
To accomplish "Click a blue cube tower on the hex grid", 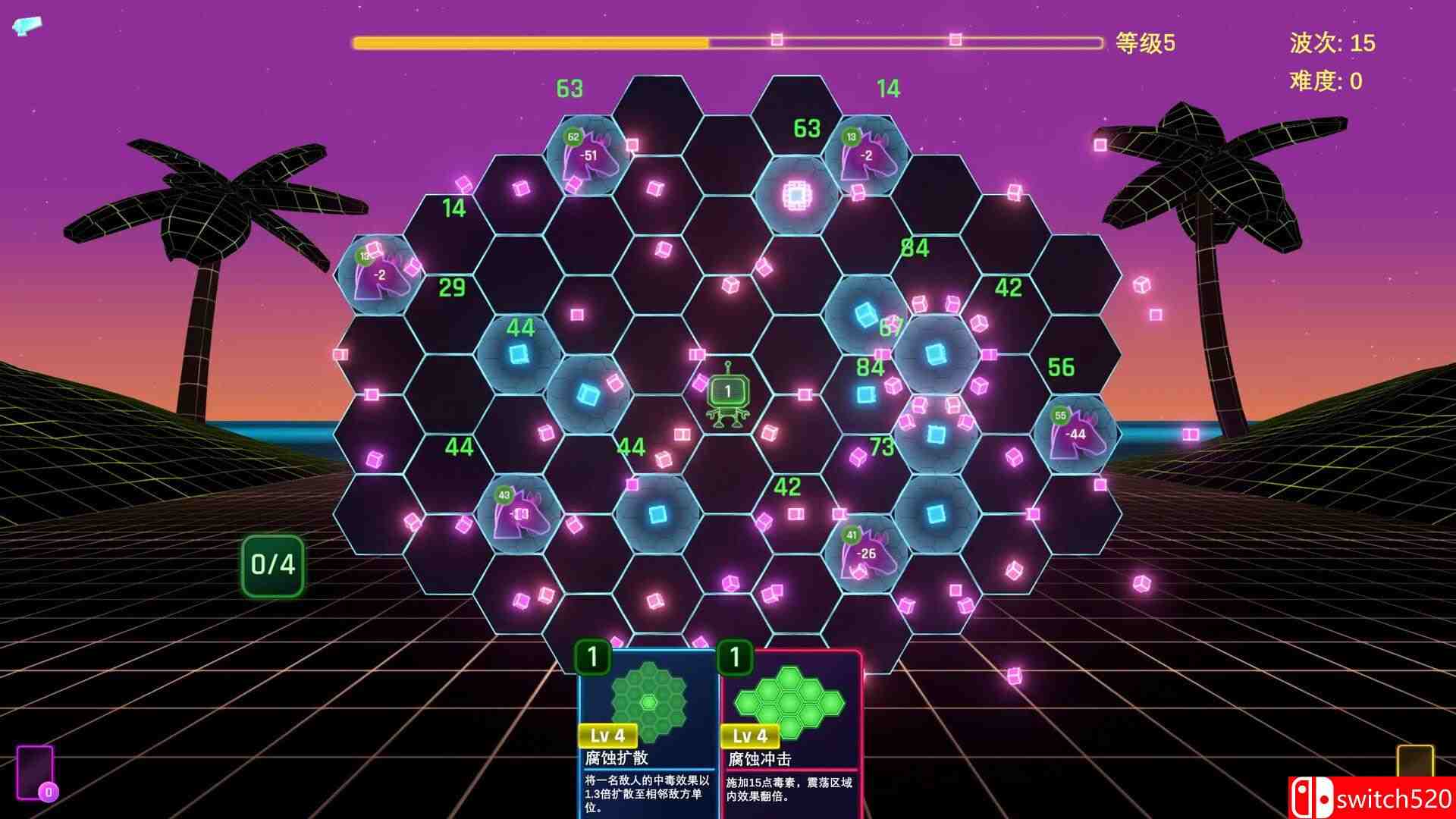I will (519, 351).
